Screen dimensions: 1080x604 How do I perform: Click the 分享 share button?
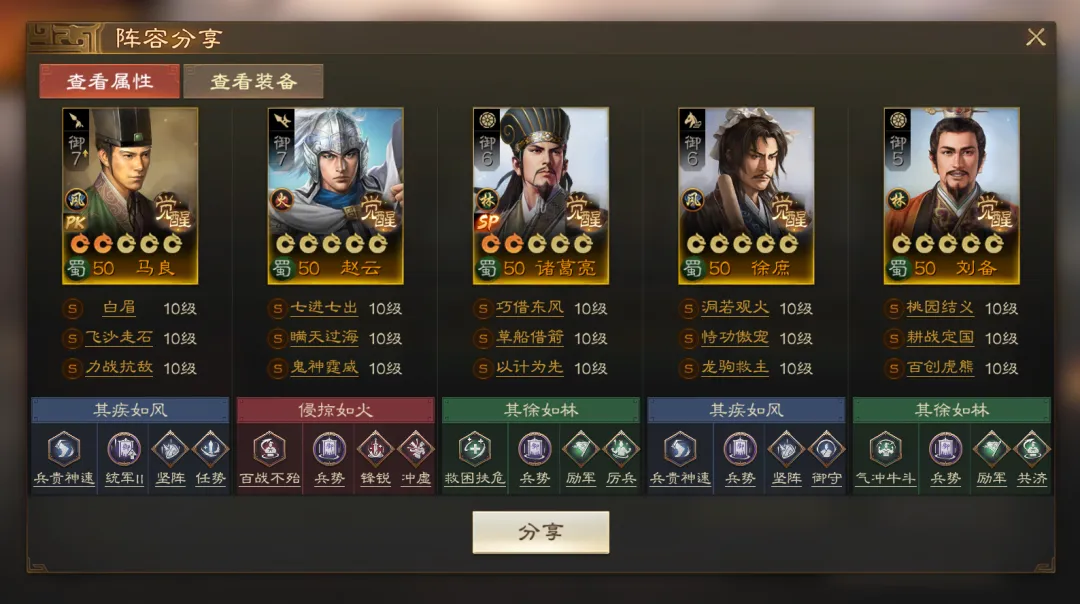coord(540,532)
